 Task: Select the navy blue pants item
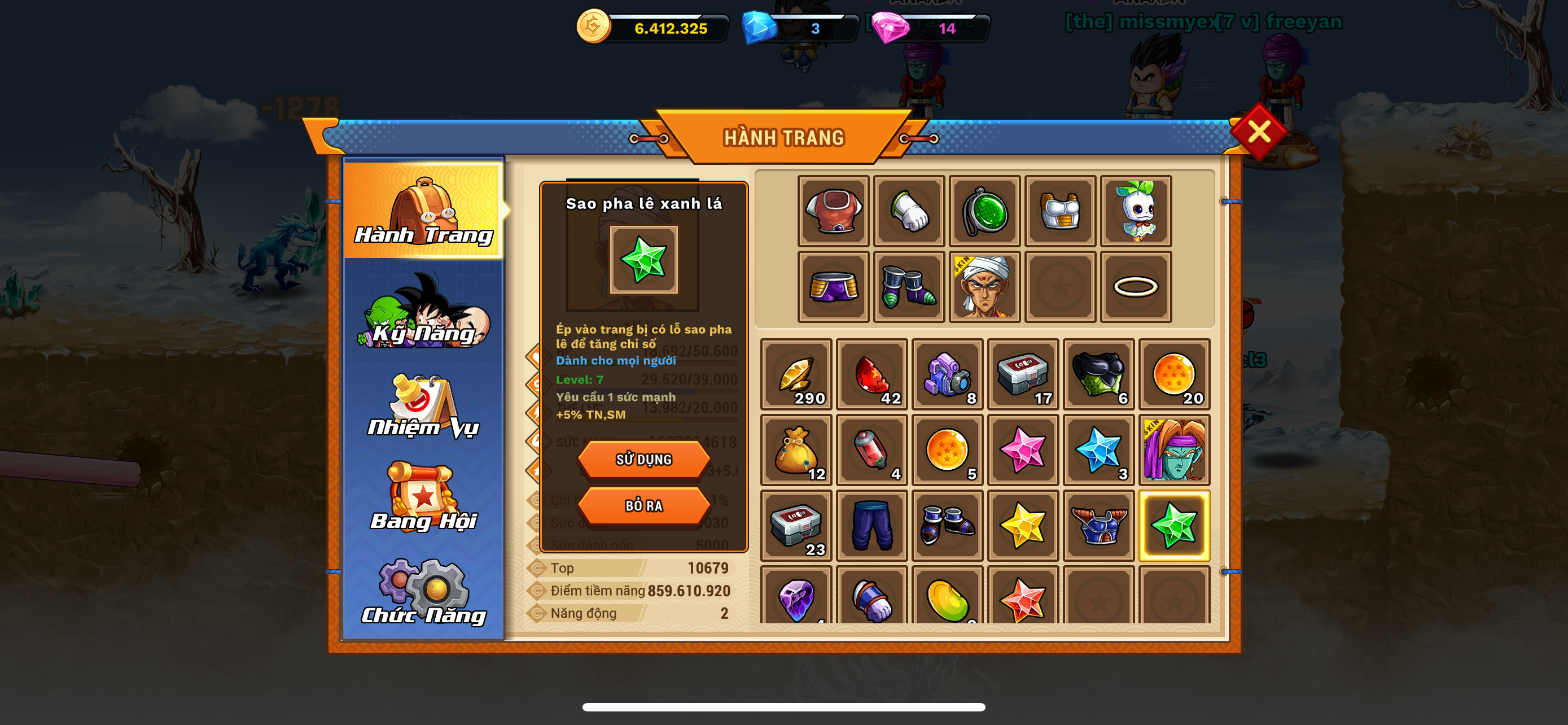(x=871, y=526)
